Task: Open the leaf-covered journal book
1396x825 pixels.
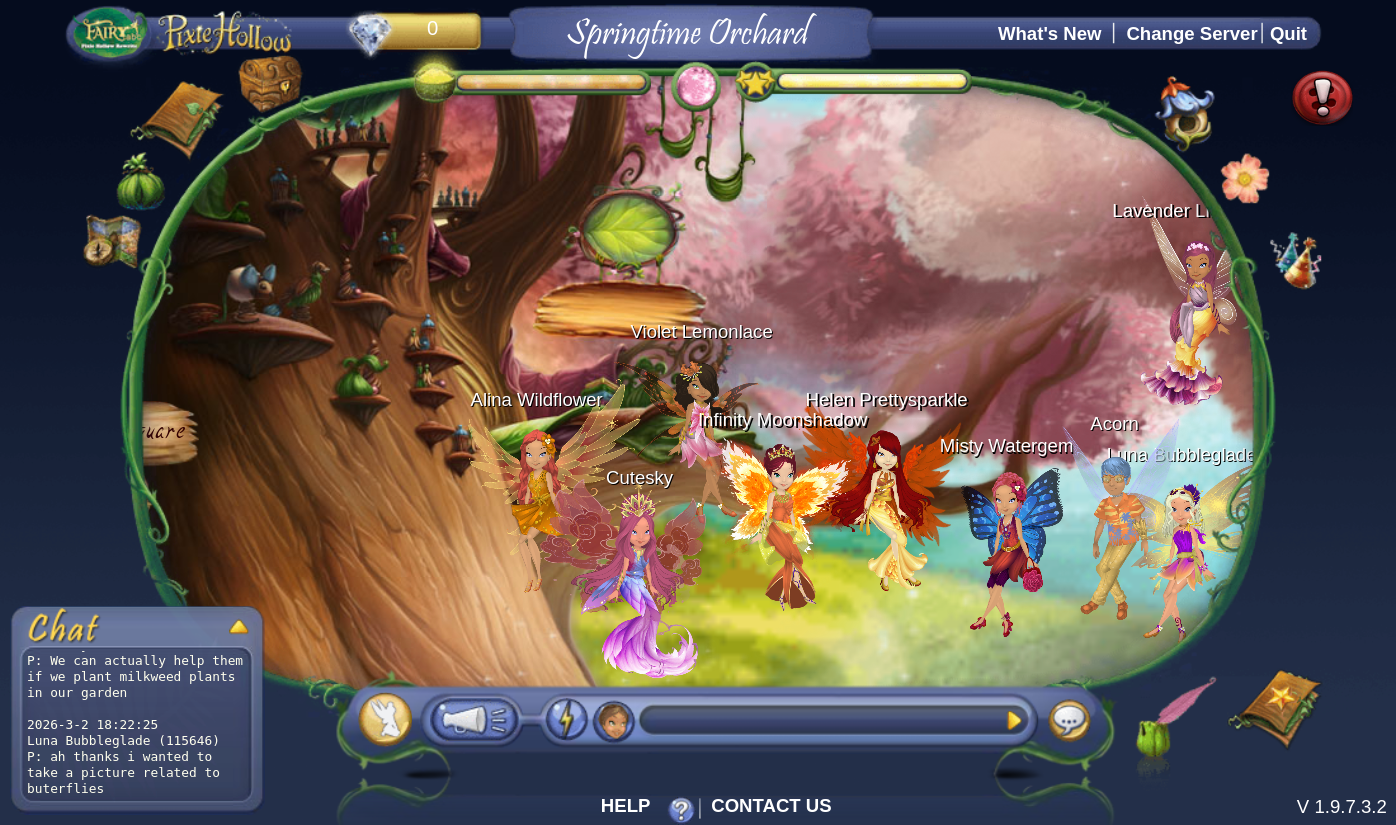Action: [181, 118]
